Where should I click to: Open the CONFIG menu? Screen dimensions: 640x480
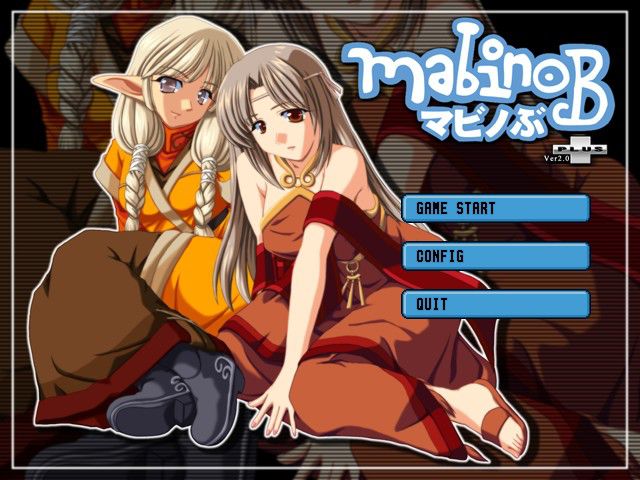[495, 256]
